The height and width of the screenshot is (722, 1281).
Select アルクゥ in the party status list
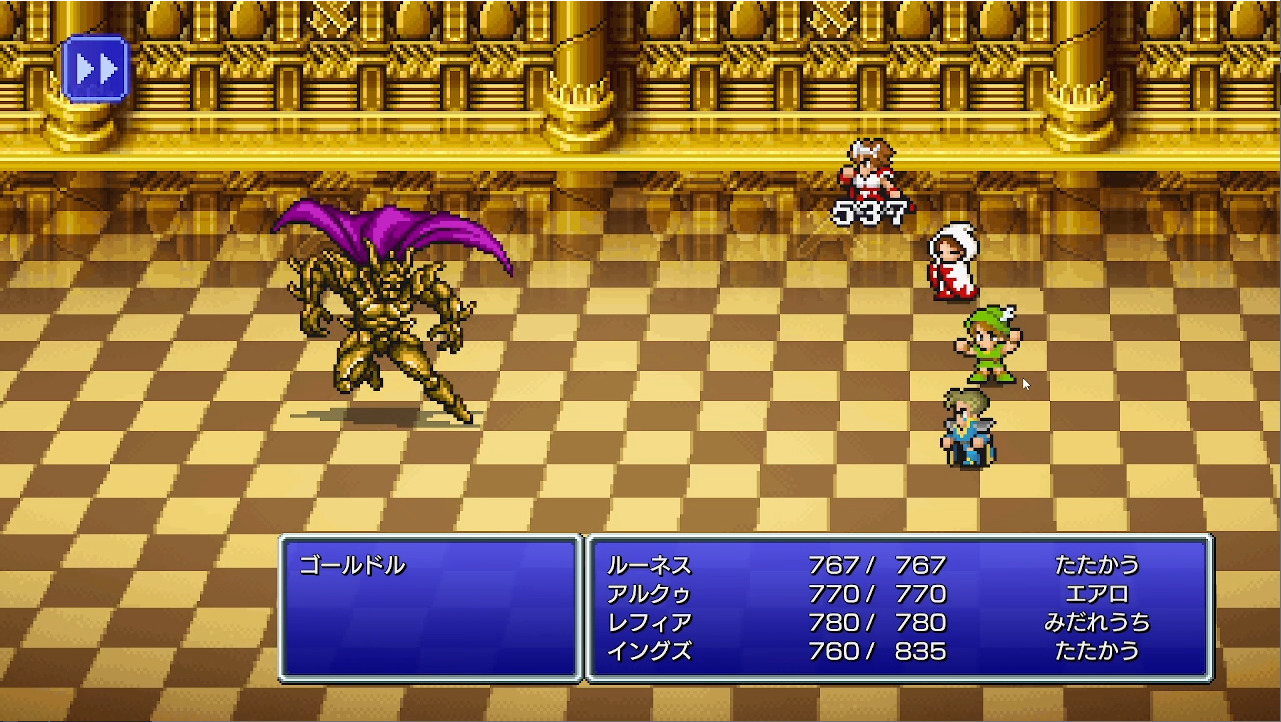pyautogui.click(x=646, y=592)
